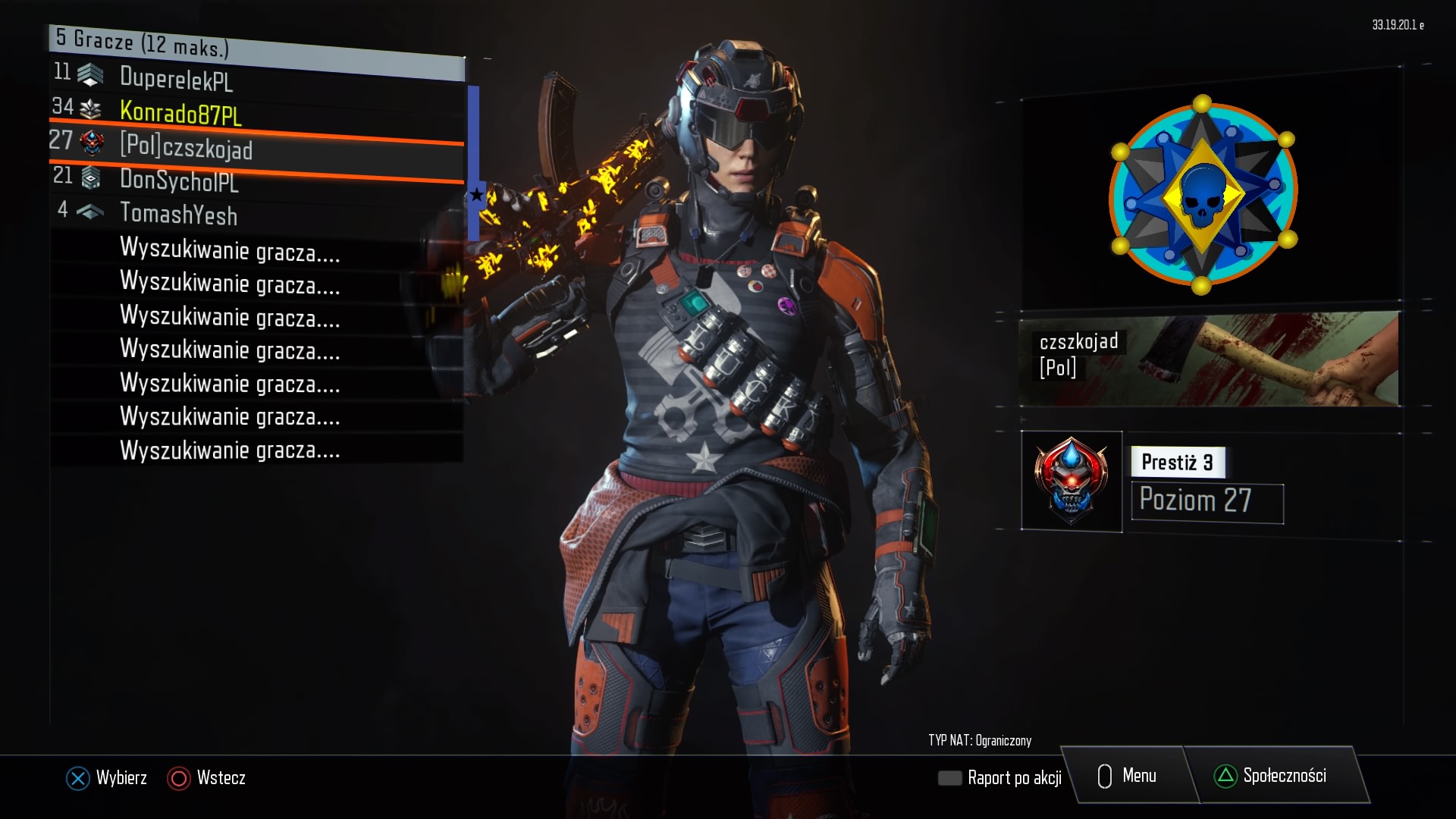This screenshot has height=819, width=1456.
Task: Click the Prestiż 3 rank icon
Action: [x=1071, y=482]
